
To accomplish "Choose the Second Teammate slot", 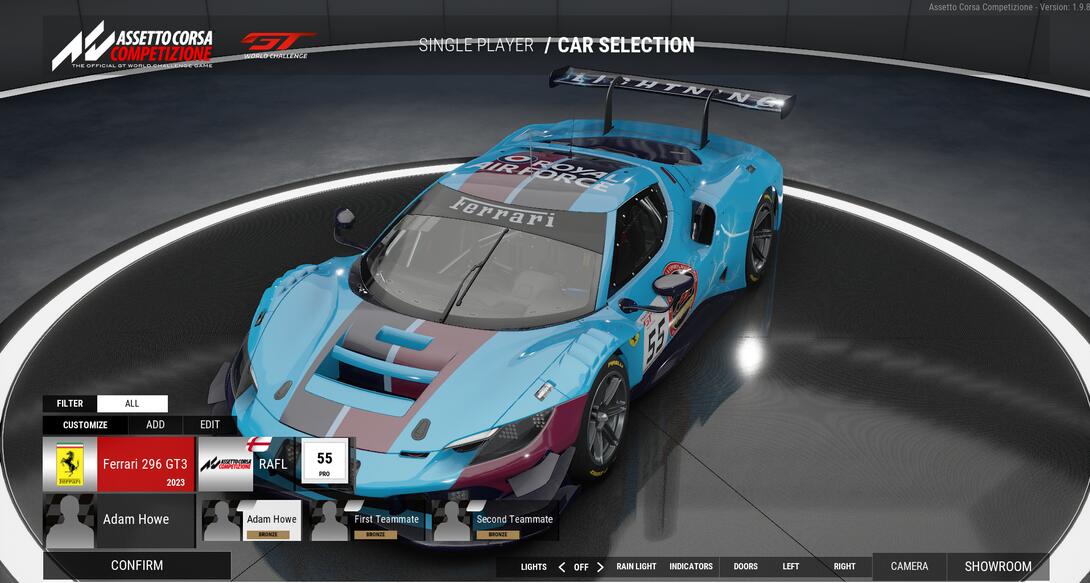I will pos(494,521).
